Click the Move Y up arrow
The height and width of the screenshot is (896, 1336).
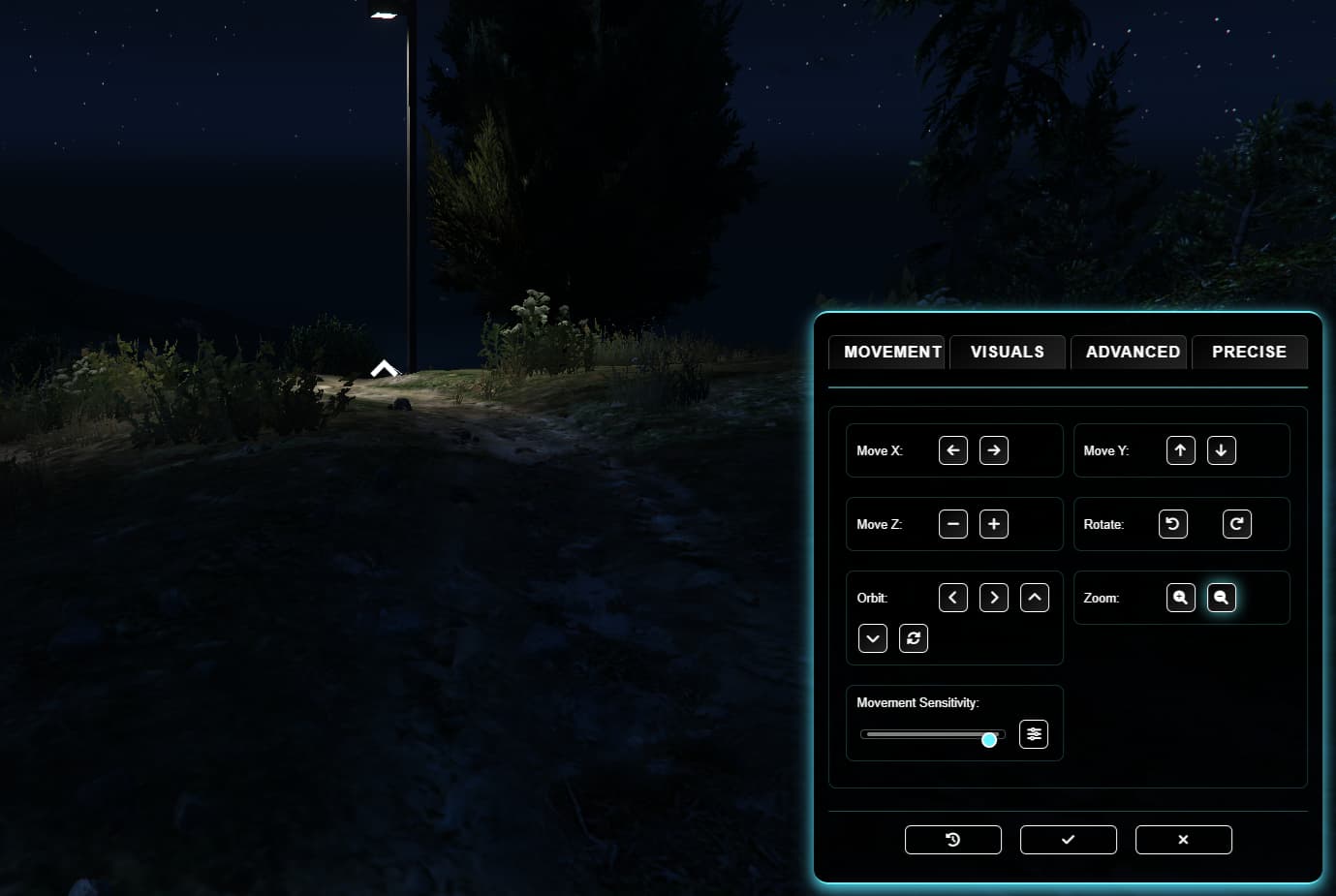(x=1180, y=449)
